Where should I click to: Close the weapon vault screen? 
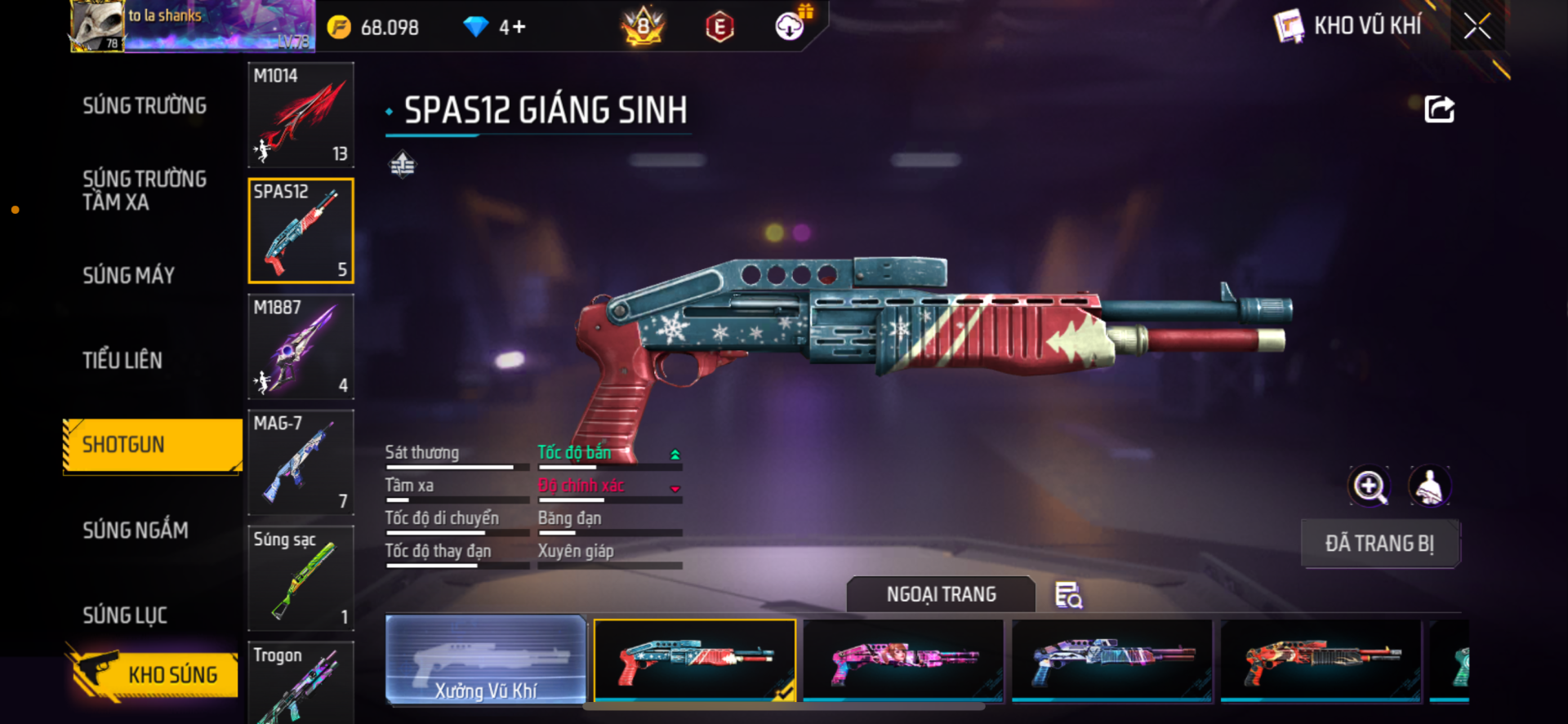1477,26
